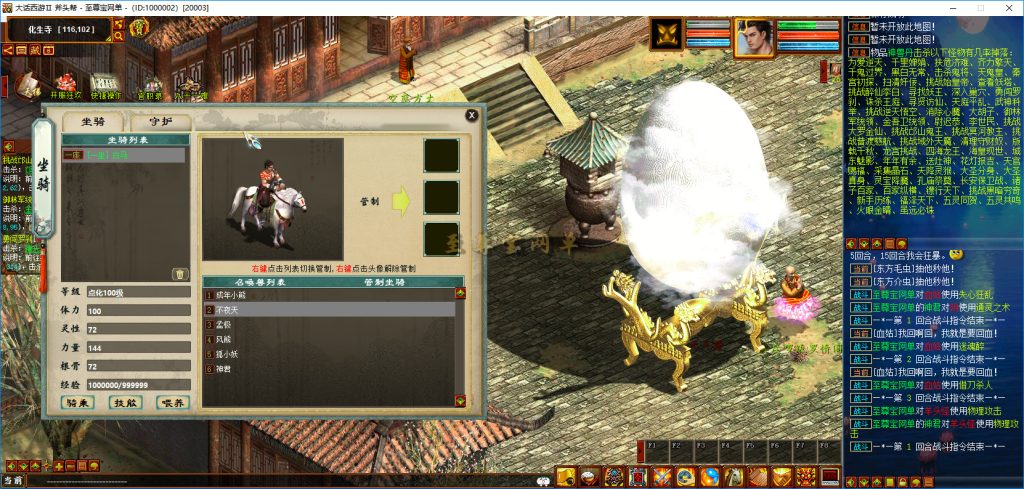1024x489 pixels.
Task: Switch to the 守护 tab
Action: [161, 122]
